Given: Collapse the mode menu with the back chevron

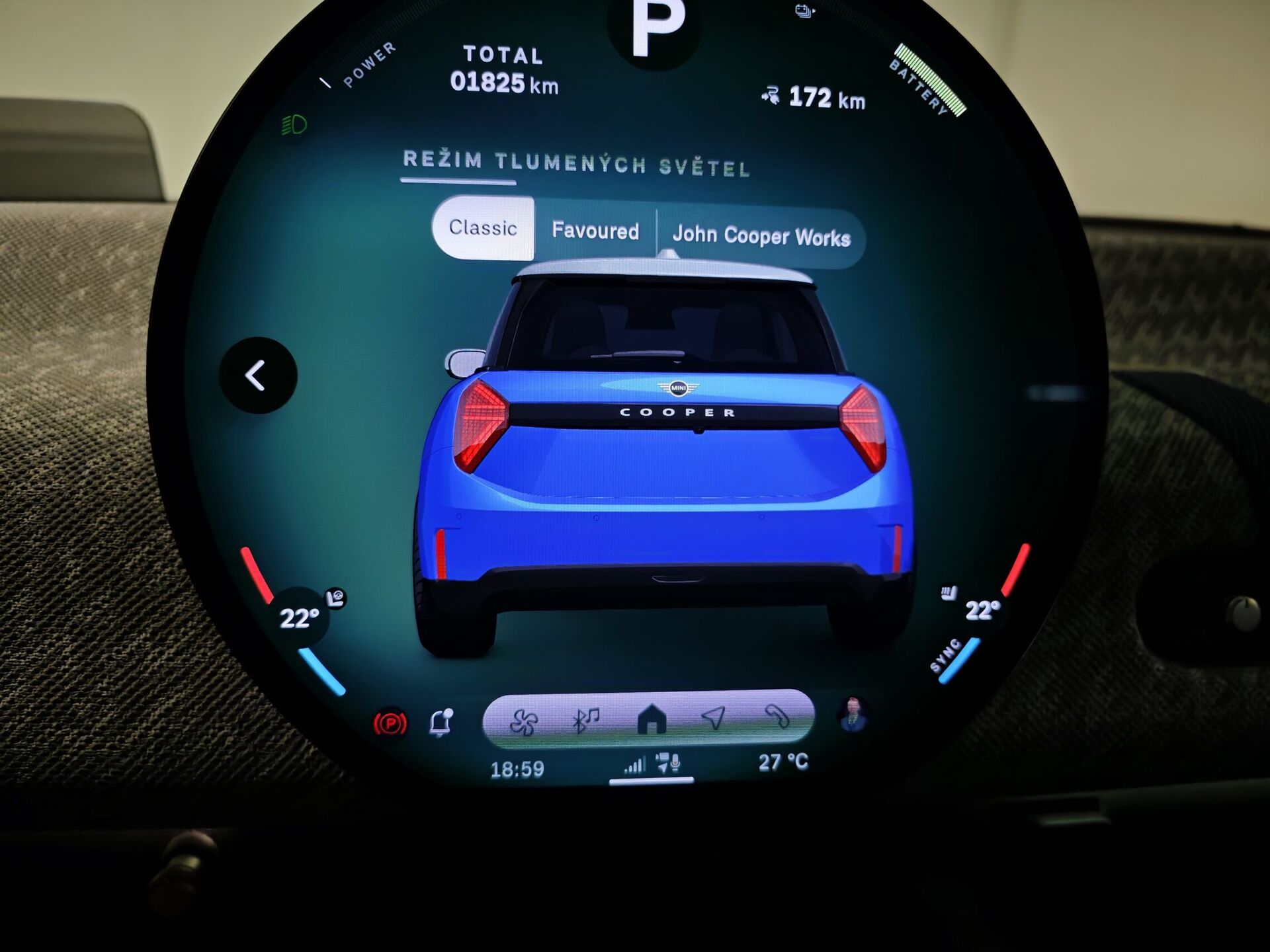Looking at the screenshot, I should pos(257,375).
